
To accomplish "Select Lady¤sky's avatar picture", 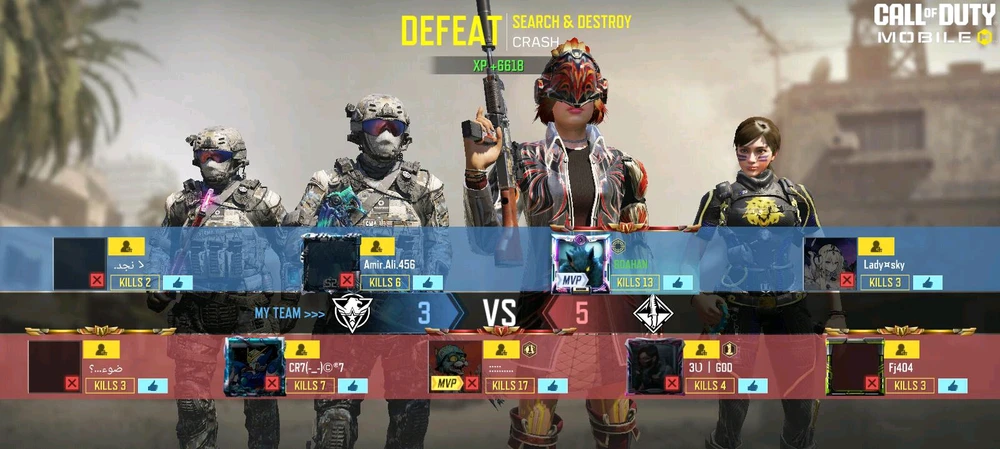I will click(830, 262).
